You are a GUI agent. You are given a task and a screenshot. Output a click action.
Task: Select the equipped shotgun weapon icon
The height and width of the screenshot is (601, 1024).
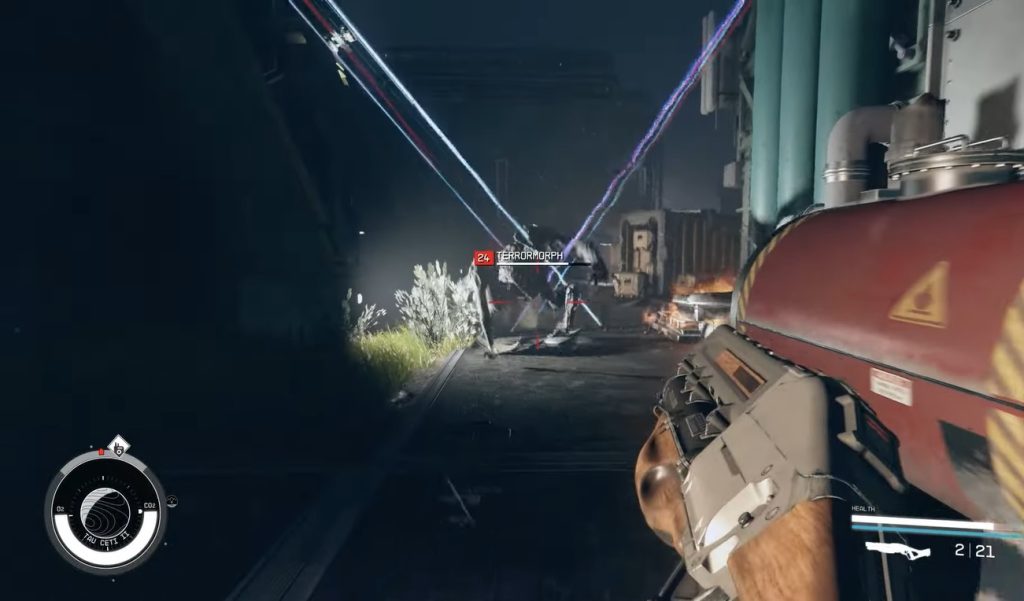click(897, 549)
